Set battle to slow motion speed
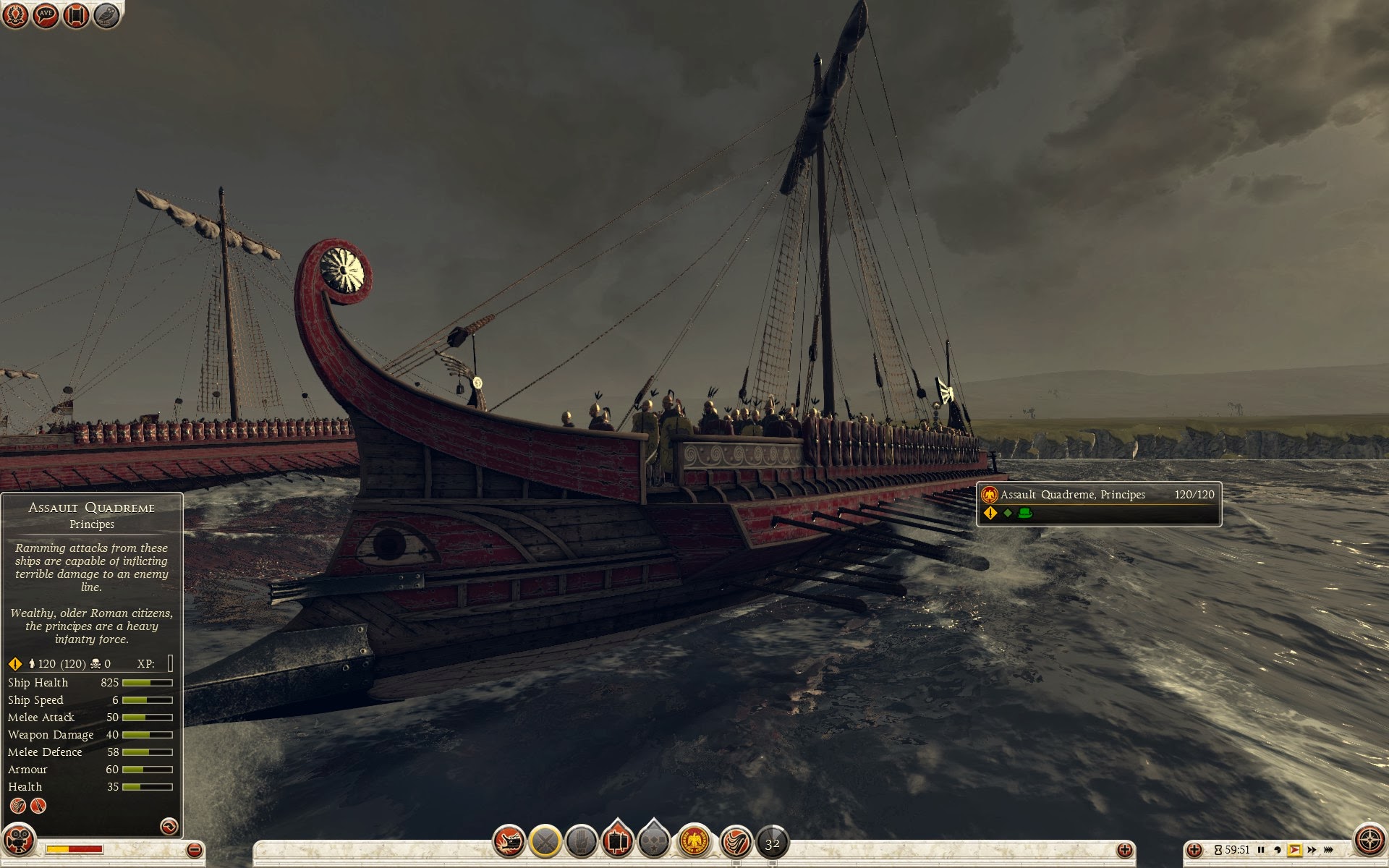Viewport: 1389px width, 868px height. (1278, 850)
